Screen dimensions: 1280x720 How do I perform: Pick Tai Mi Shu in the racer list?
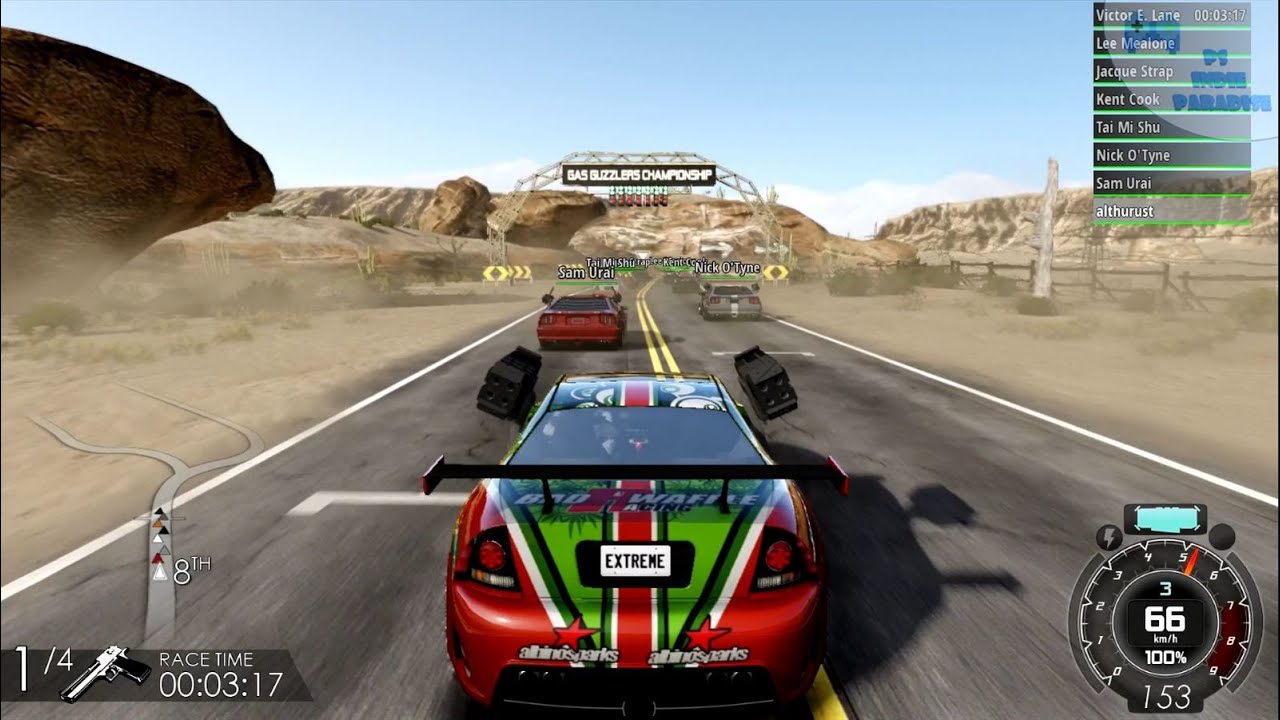1170,128
